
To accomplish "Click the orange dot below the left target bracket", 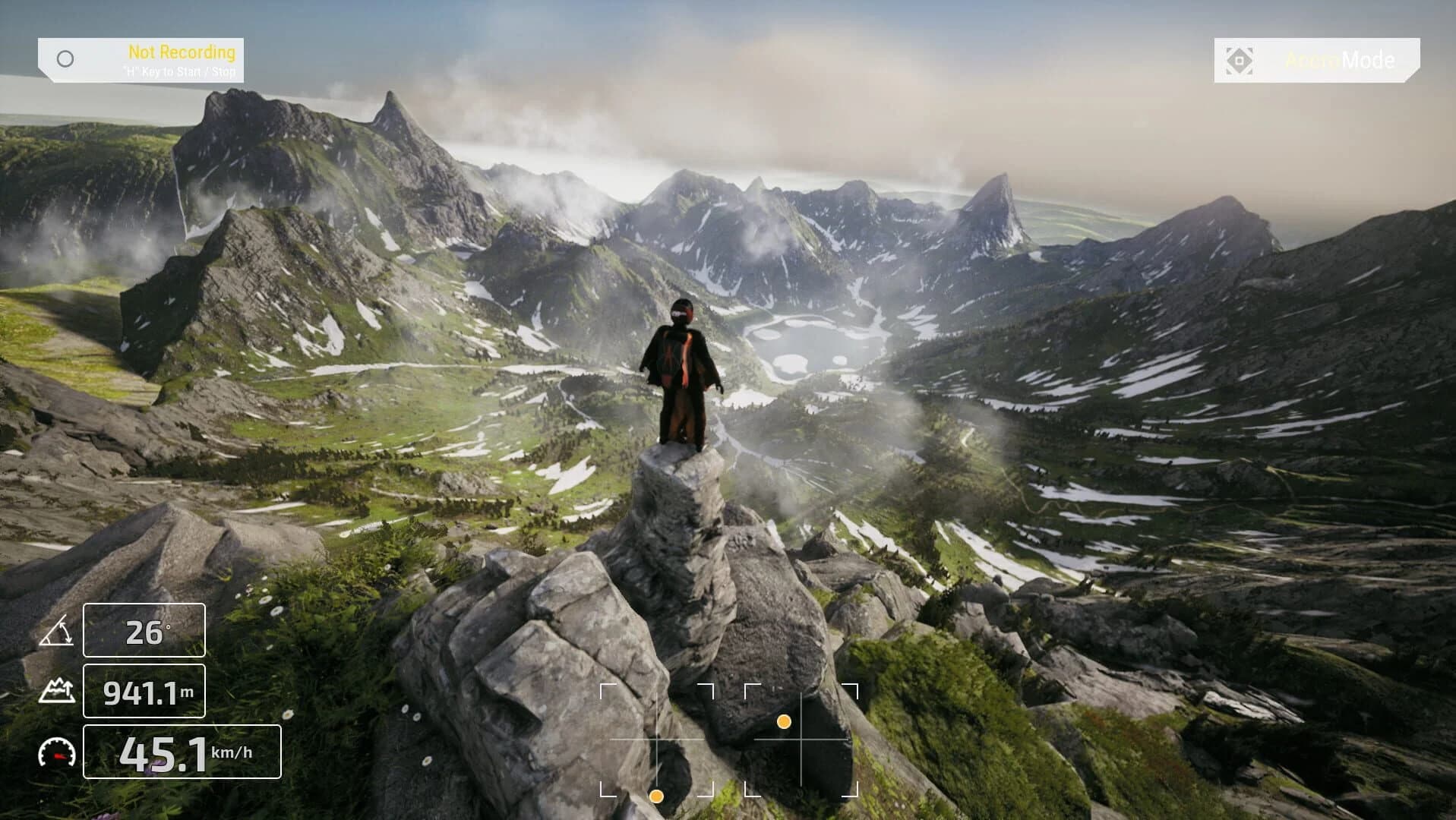I will pos(656,798).
